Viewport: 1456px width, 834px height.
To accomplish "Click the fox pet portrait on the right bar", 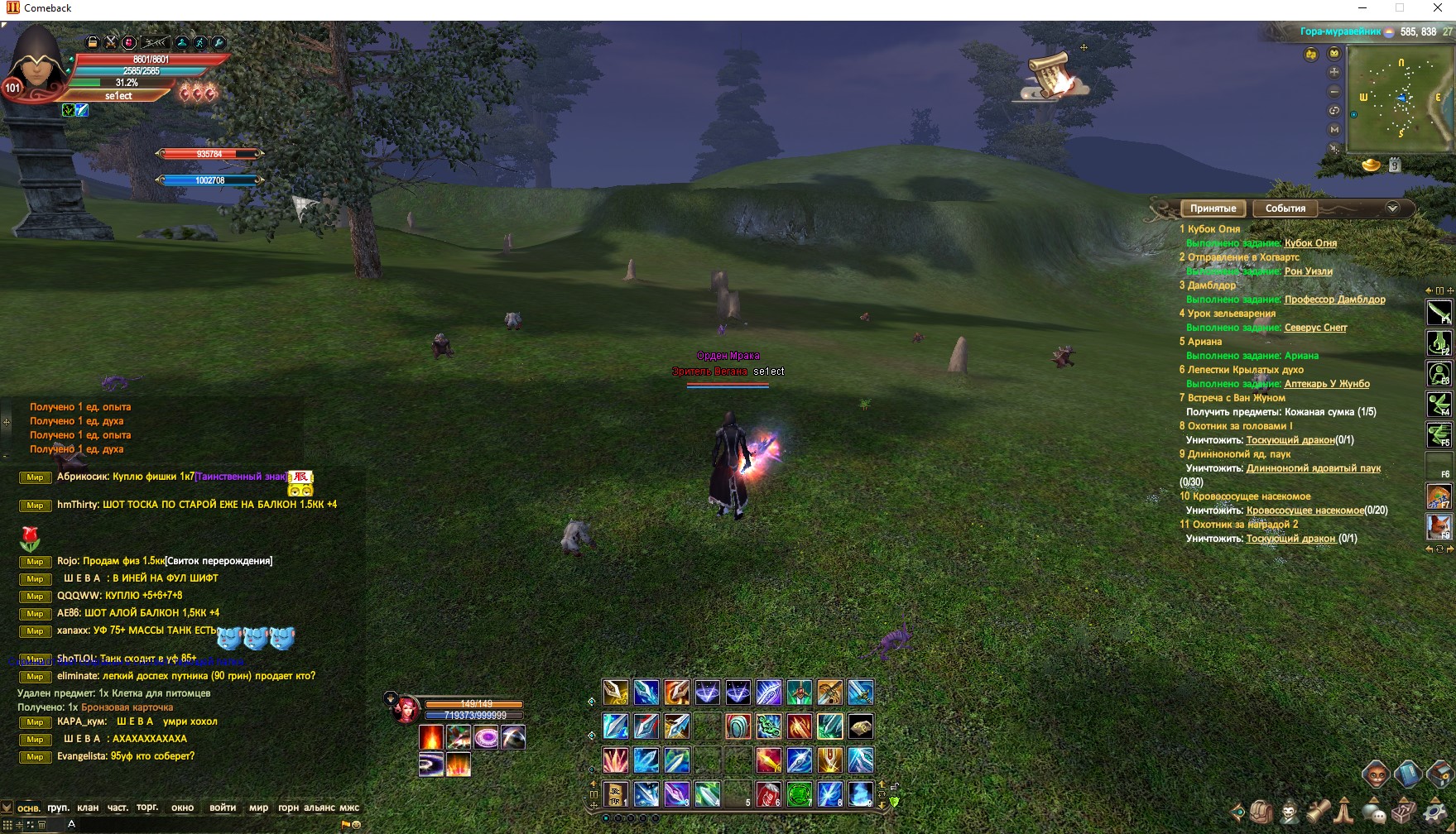I will point(1439,526).
